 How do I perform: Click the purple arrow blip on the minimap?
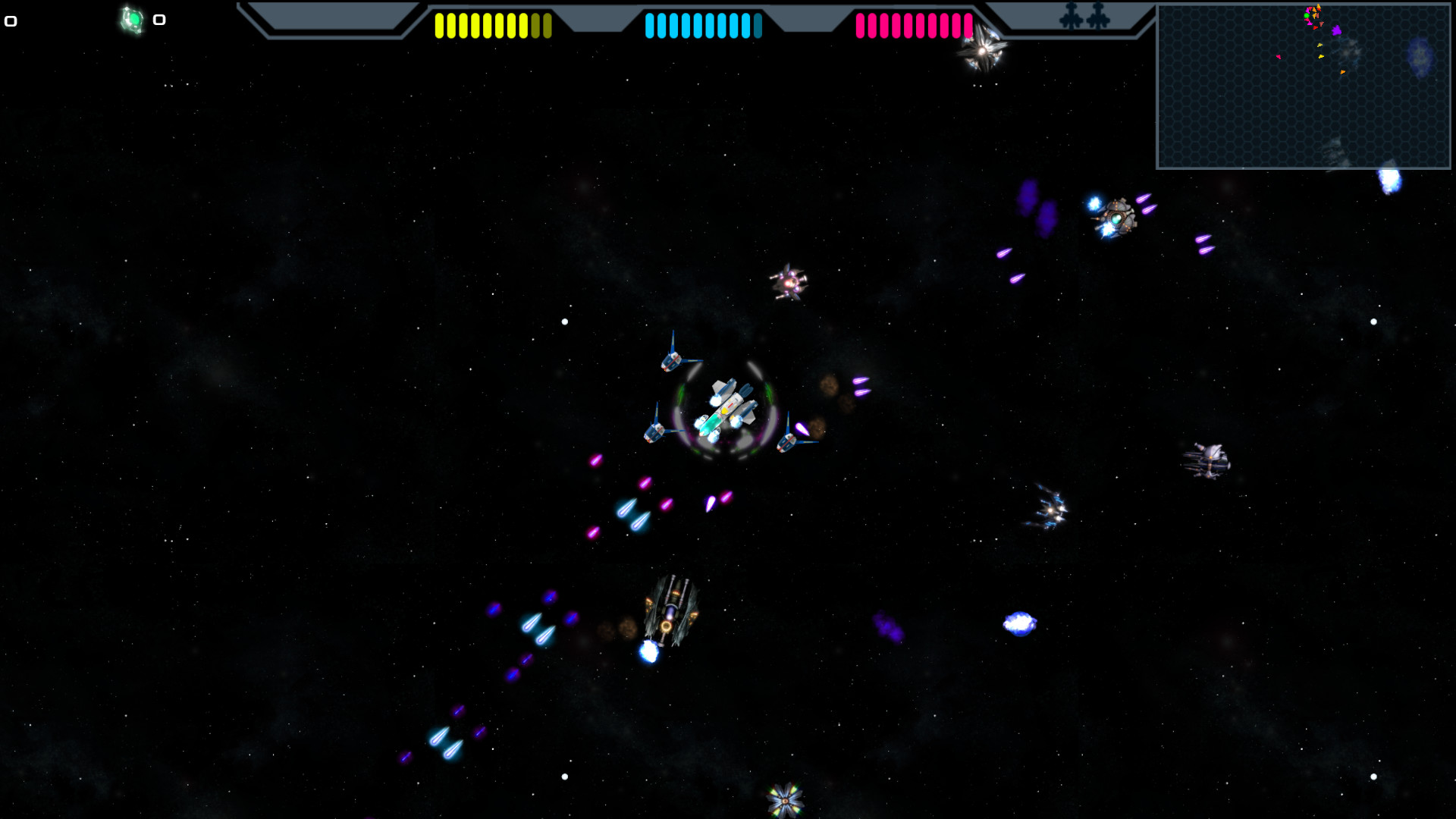pyautogui.click(x=1337, y=31)
